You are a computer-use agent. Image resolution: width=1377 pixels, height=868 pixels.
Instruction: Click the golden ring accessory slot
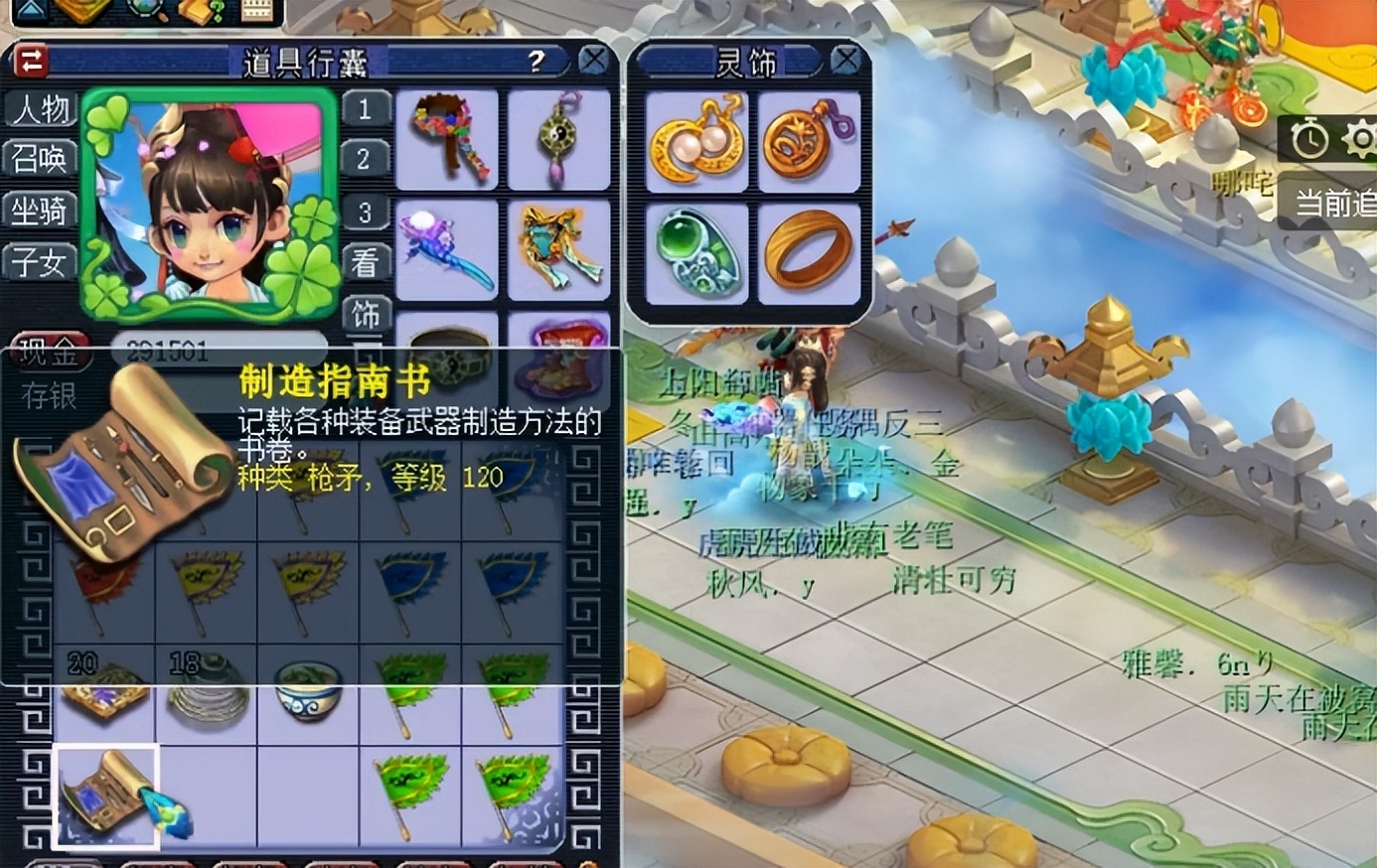coord(809,248)
